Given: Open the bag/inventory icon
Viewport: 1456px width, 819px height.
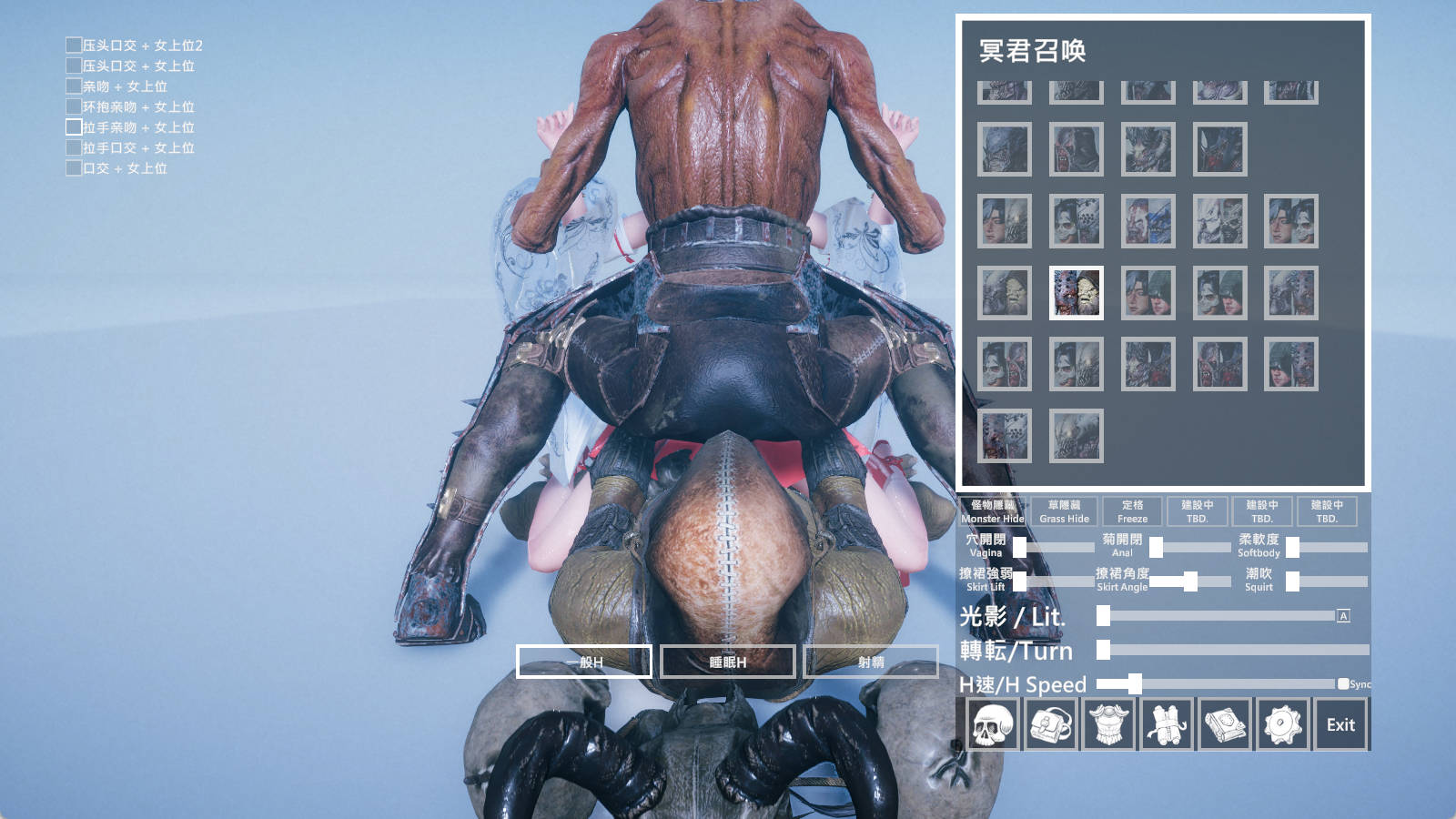Looking at the screenshot, I should coord(1049,723).
